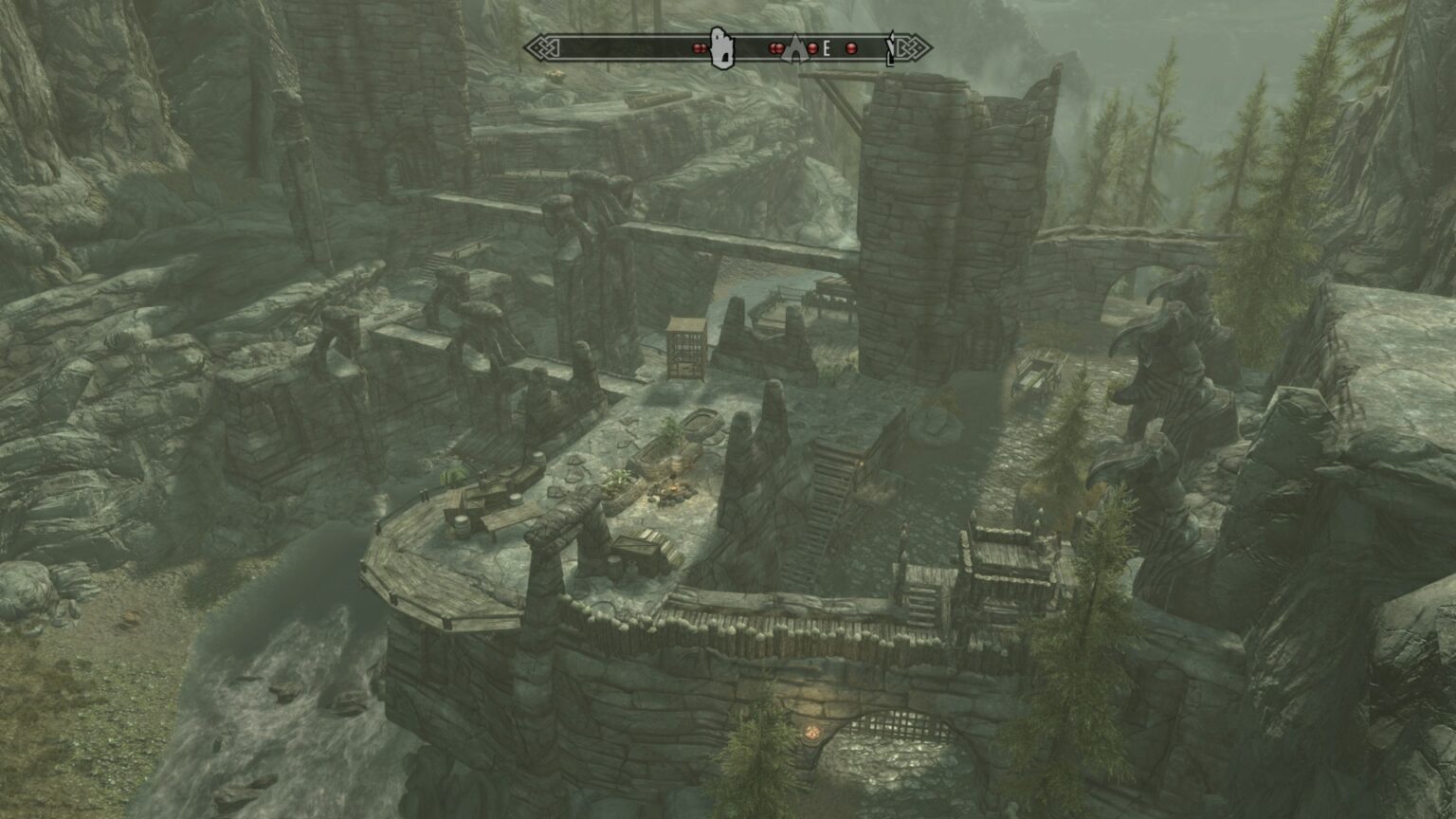Click the quest marker at the compass right edge
The height and width of the screenshot is (819, 1456).
891,47
